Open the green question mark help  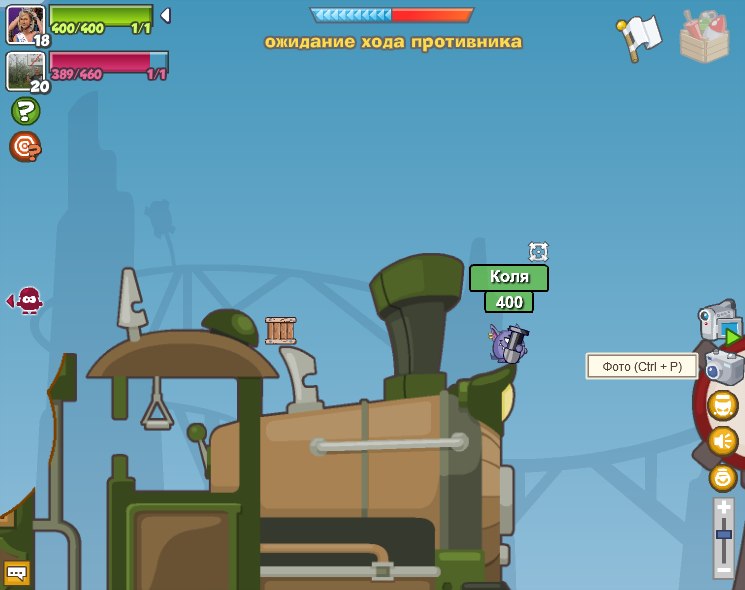[25, 111]
